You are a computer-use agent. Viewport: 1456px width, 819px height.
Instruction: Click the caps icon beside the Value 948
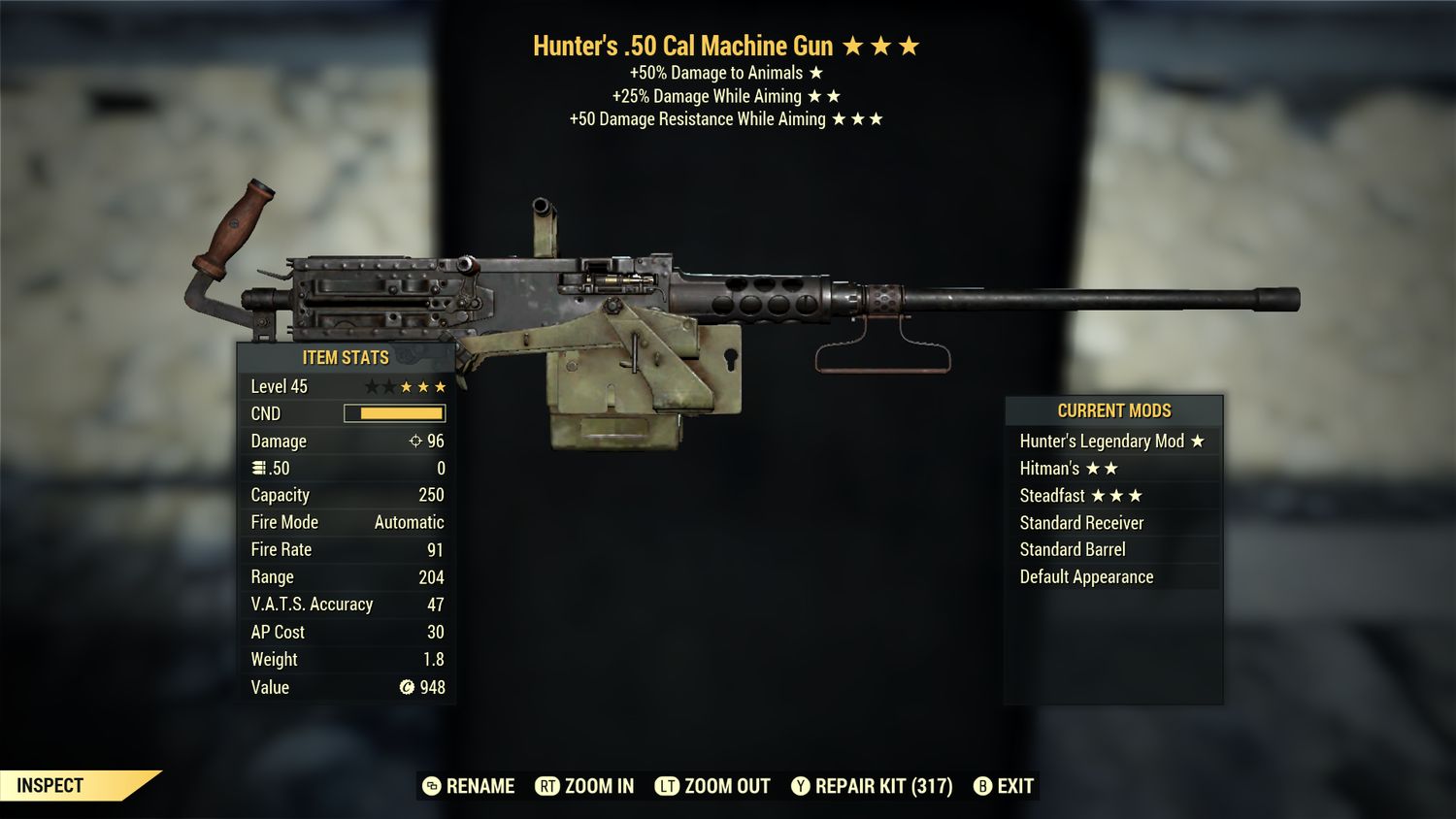click(x=410, y=688)
